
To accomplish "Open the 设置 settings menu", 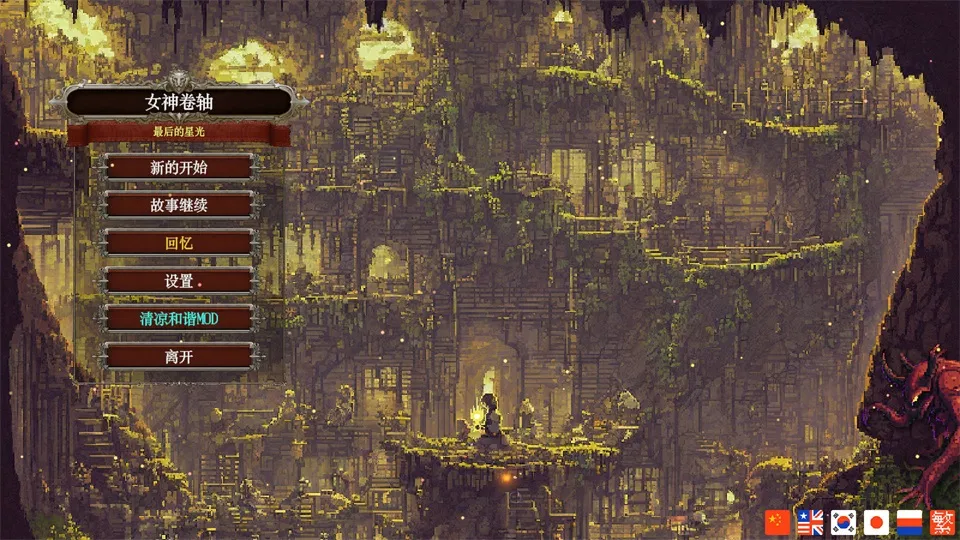I will (179, 281).
